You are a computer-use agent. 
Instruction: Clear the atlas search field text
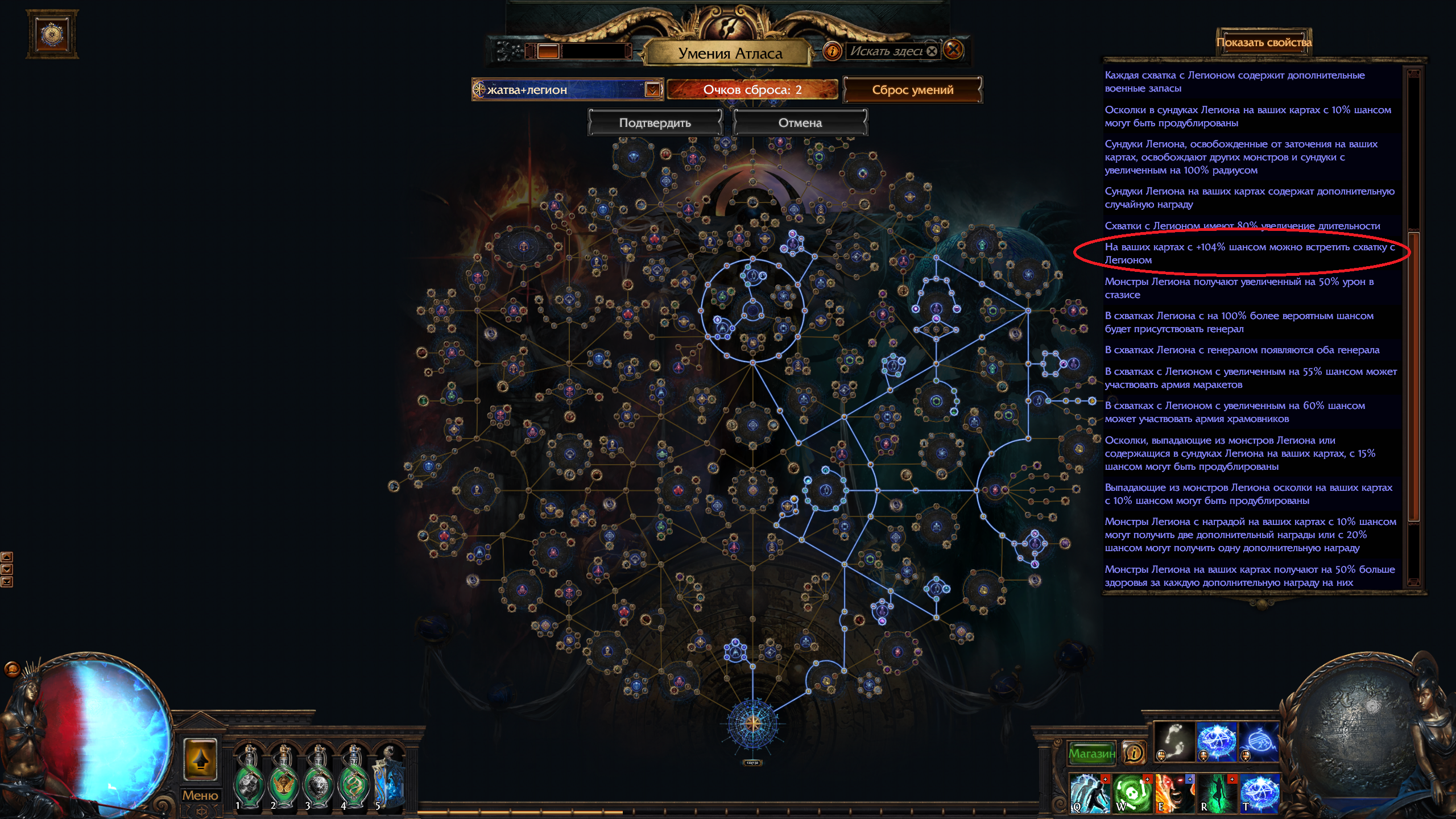pos(932,51)
